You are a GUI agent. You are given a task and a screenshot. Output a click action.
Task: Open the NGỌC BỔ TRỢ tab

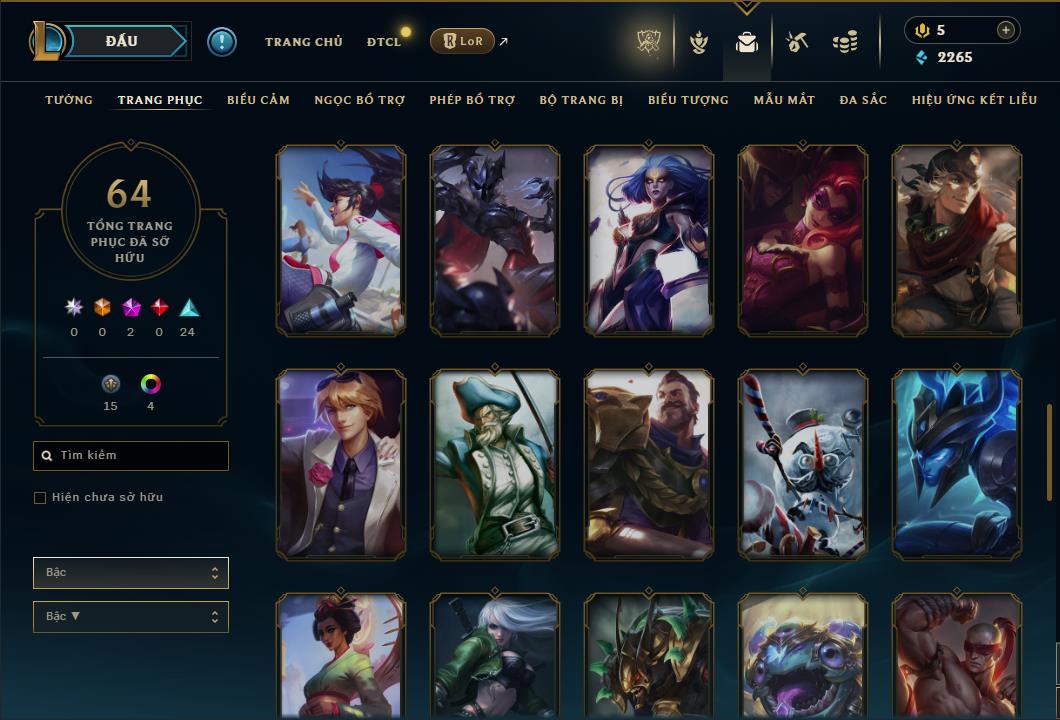359,100
